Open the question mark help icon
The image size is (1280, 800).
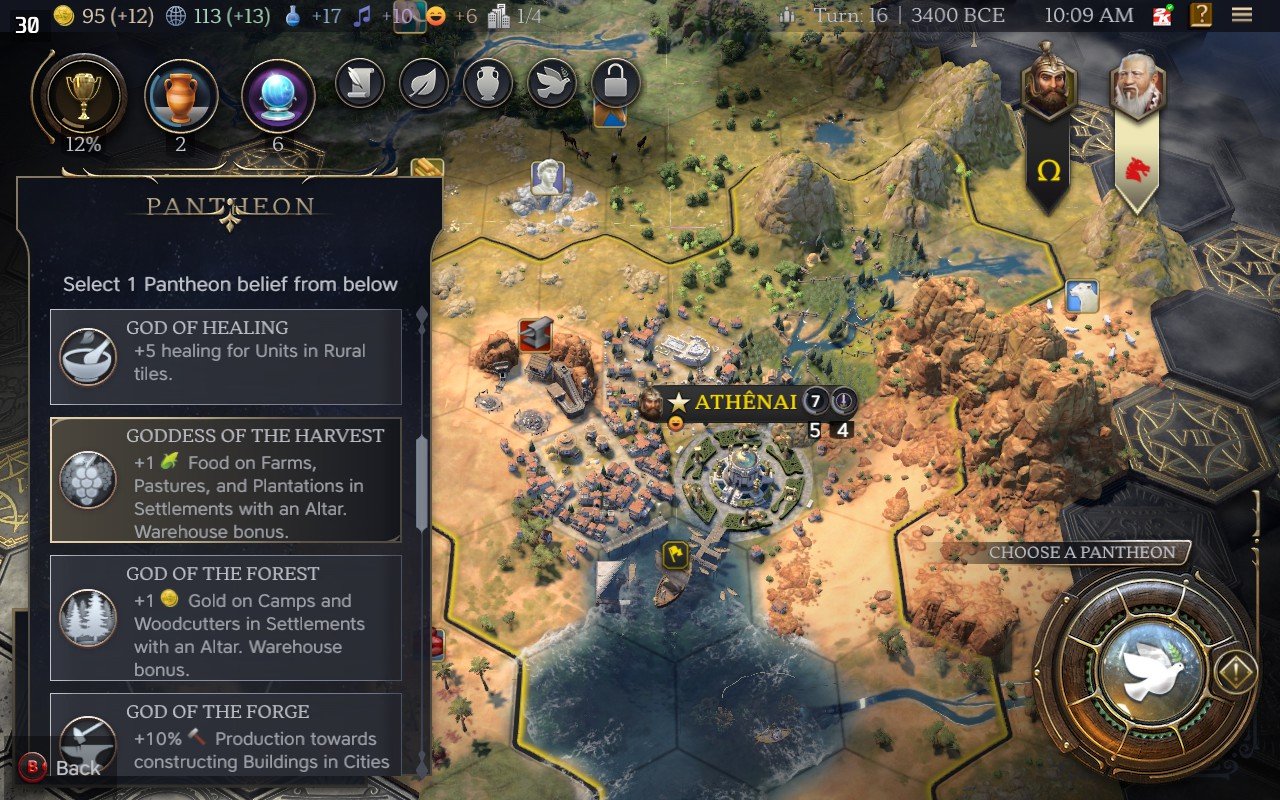[1201, 15]
